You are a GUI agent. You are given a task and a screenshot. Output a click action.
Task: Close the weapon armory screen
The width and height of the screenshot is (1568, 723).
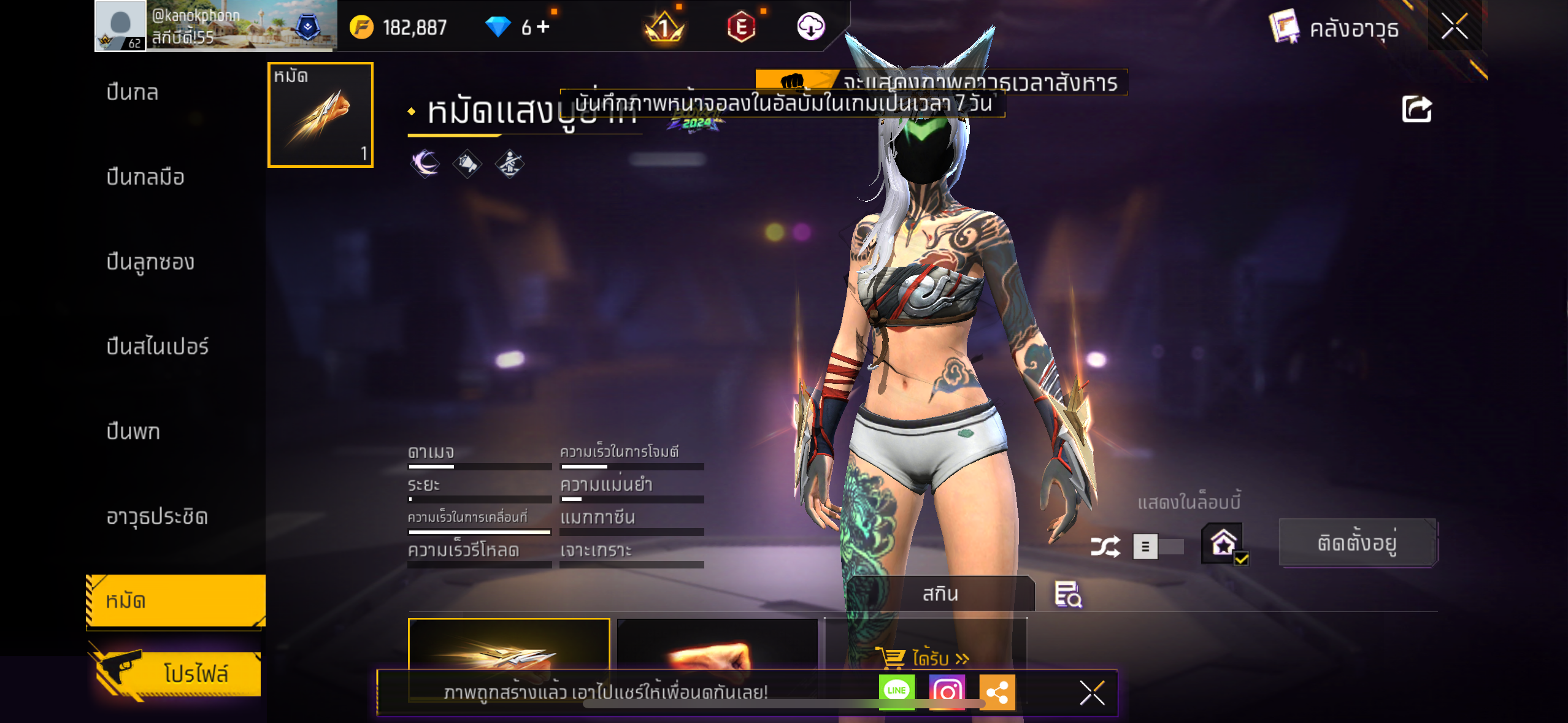(1454, 27)
